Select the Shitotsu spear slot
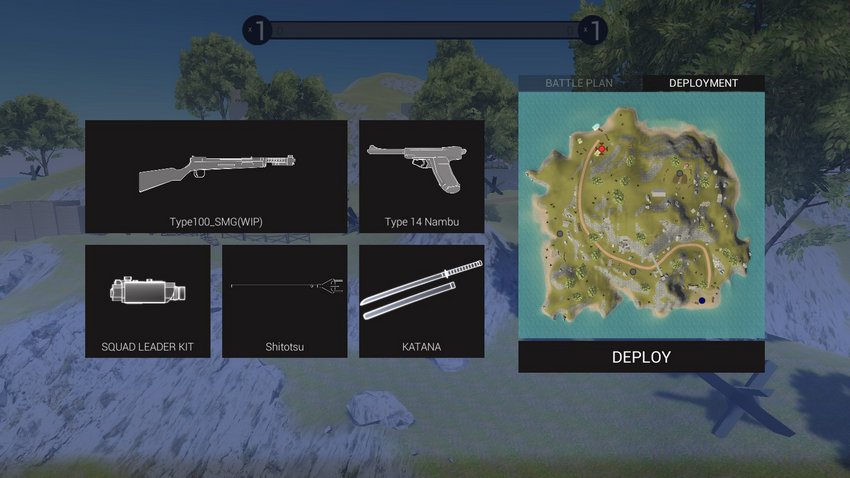Viewport: 850px width, 478px height. pos(284,301)
